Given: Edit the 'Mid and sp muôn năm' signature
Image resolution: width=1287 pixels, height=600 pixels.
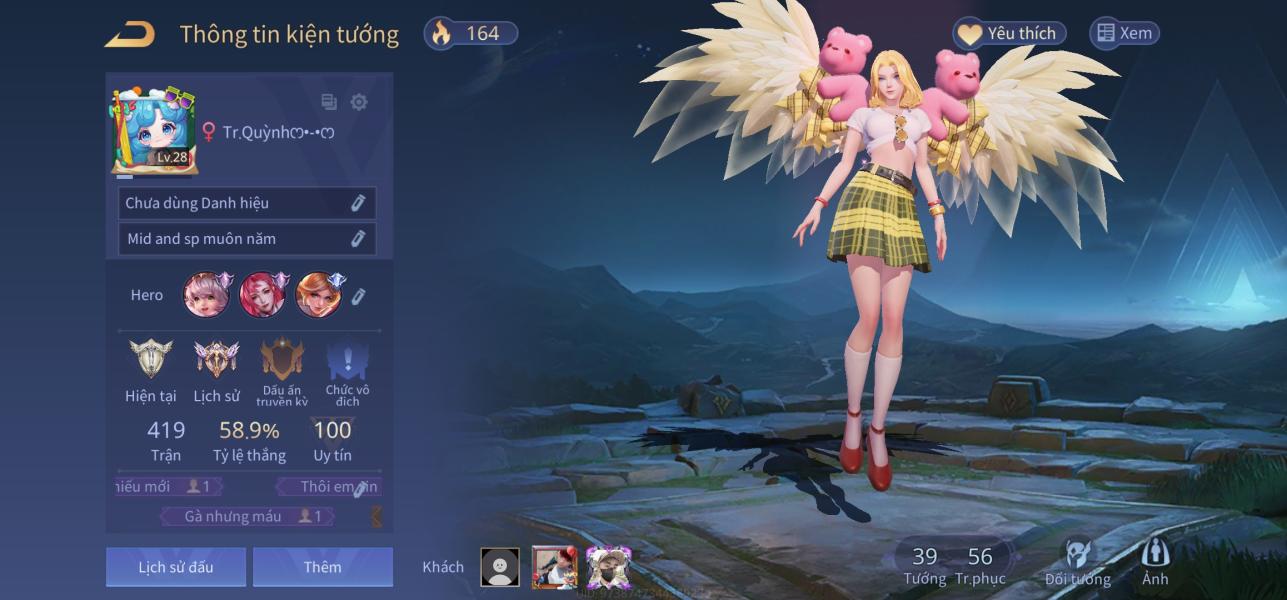Looking at the screenshot, I should tap(357, 239).
